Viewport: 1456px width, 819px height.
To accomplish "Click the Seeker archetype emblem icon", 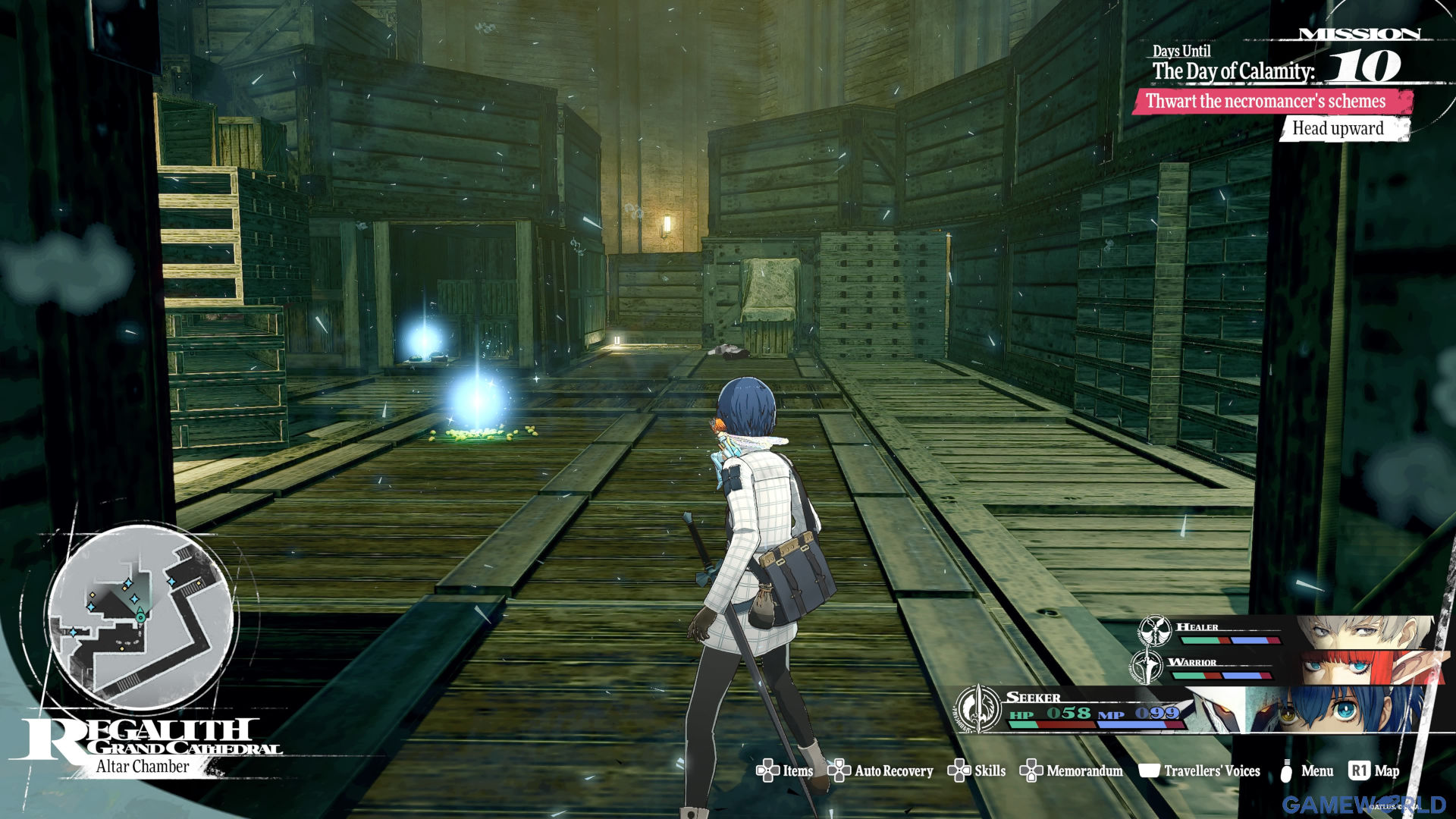I will (978, 709).
